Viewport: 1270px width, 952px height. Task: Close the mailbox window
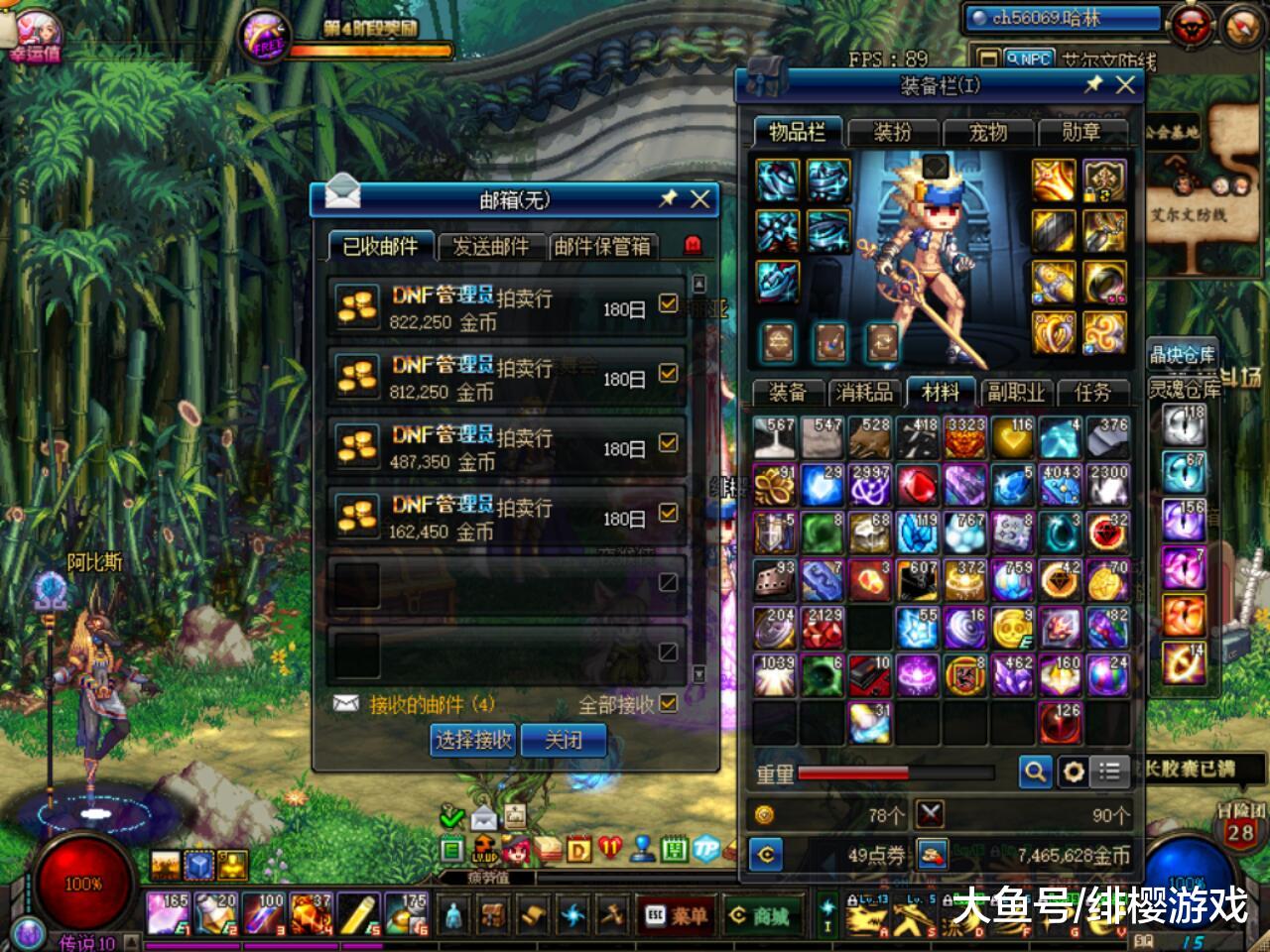(x=700, y=198)
